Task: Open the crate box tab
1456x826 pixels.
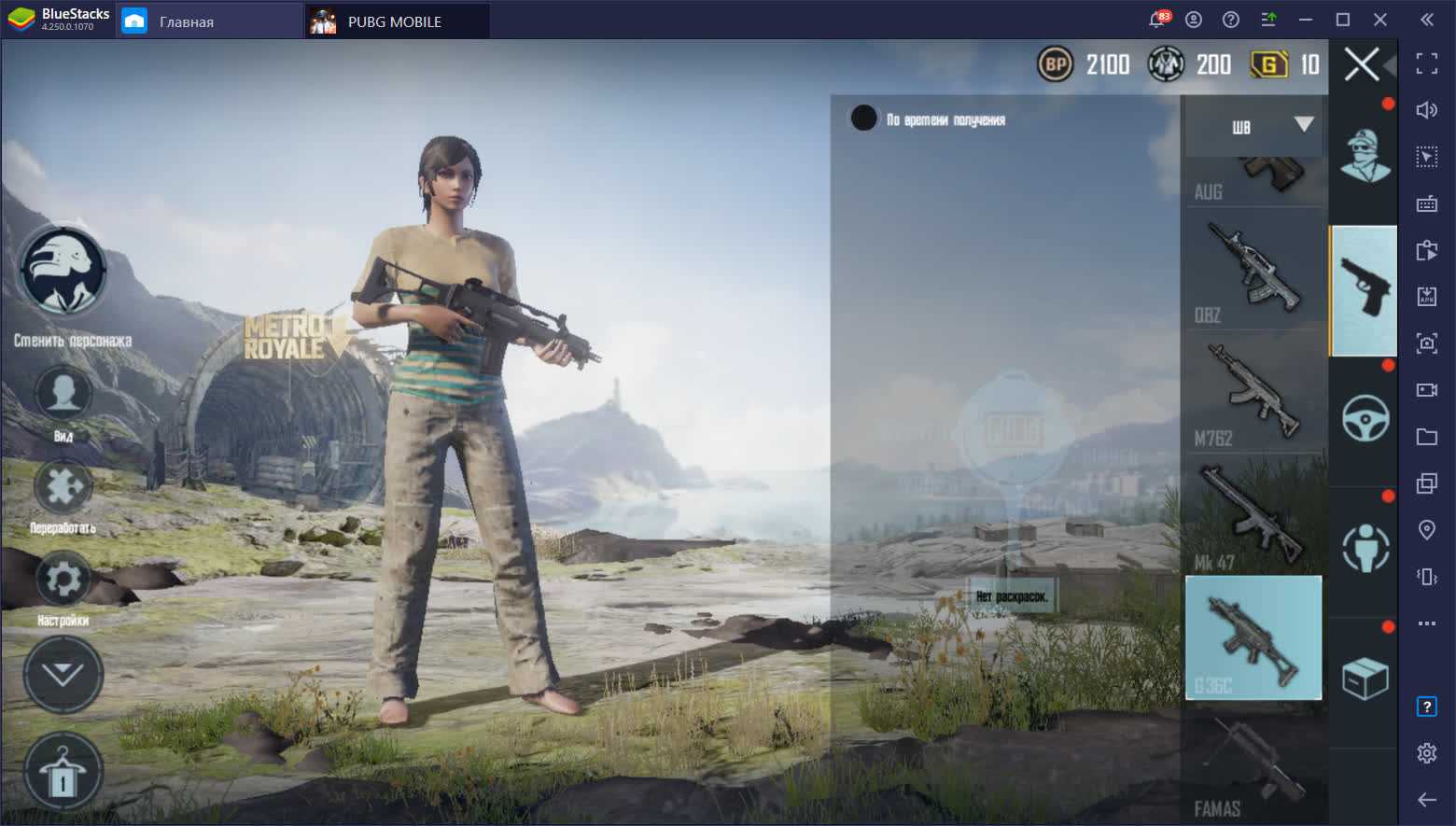Action: pos(1364,679)
